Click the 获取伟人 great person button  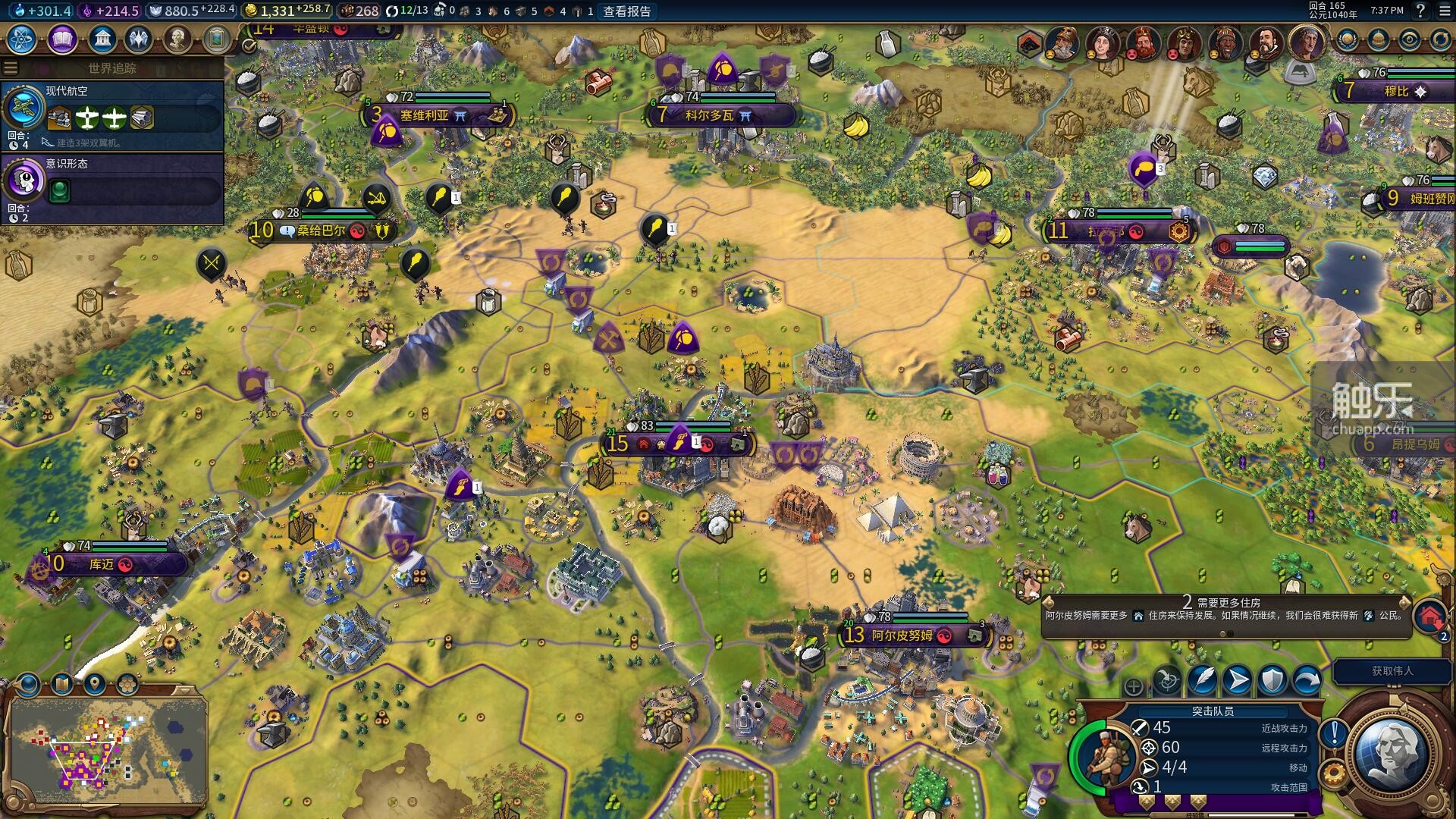click(1392, 671)
